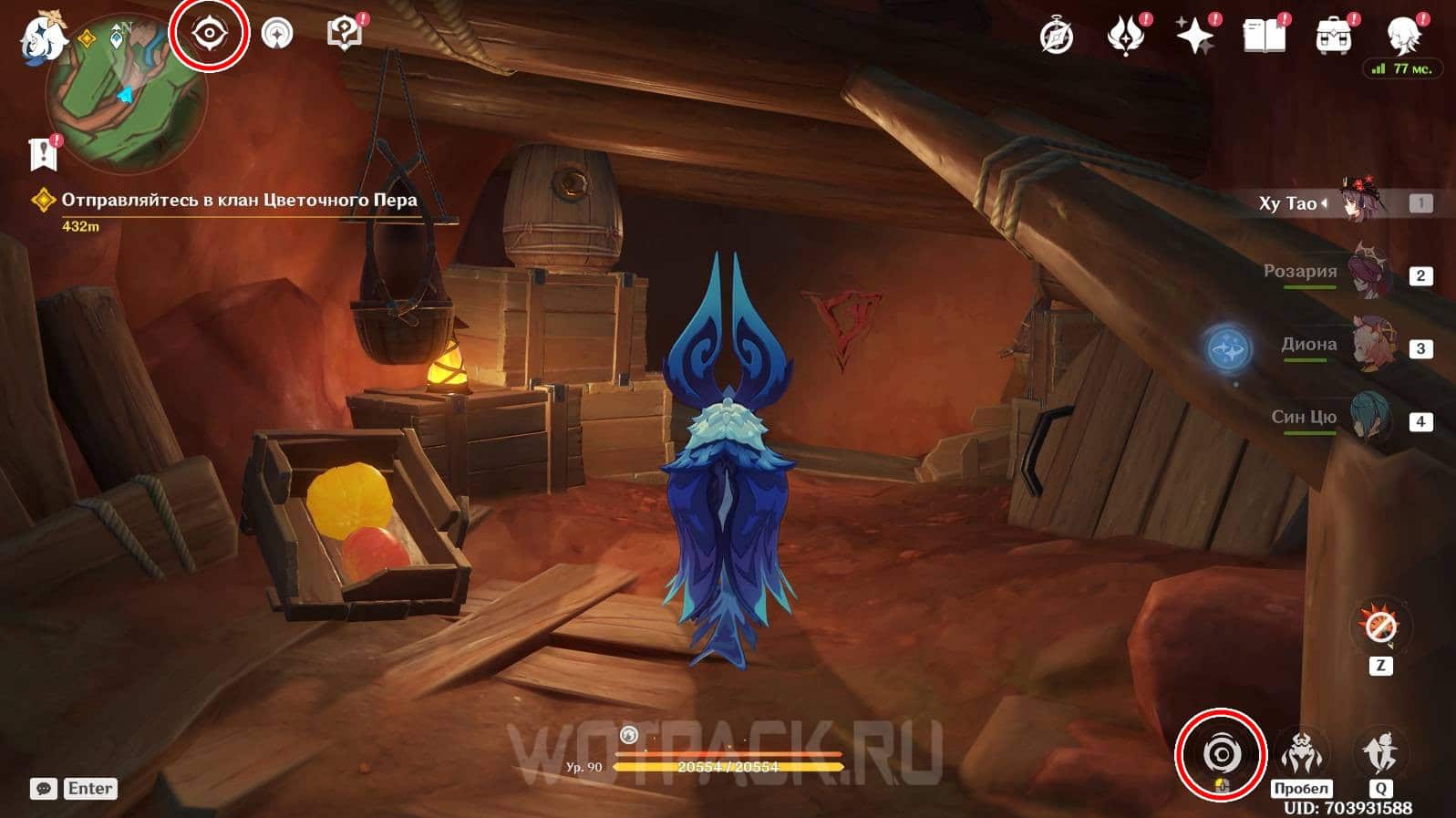
Task: Open the four-pointed star wish menu
Action: tap(1194, 36)
